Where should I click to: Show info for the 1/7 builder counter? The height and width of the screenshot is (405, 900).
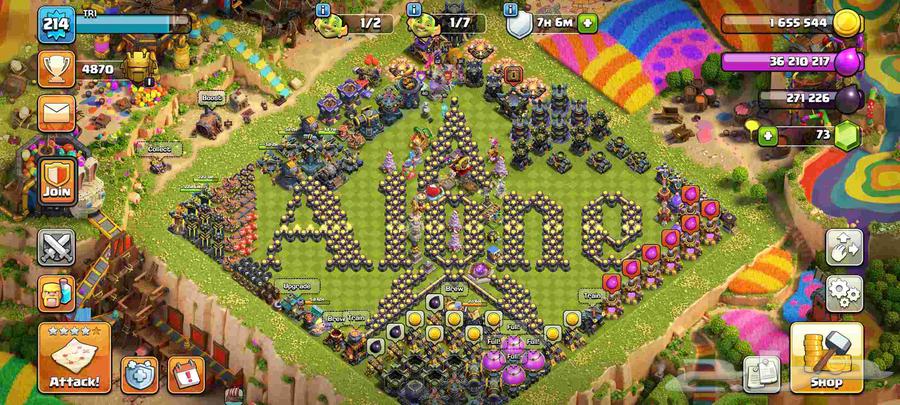(413, 8)
